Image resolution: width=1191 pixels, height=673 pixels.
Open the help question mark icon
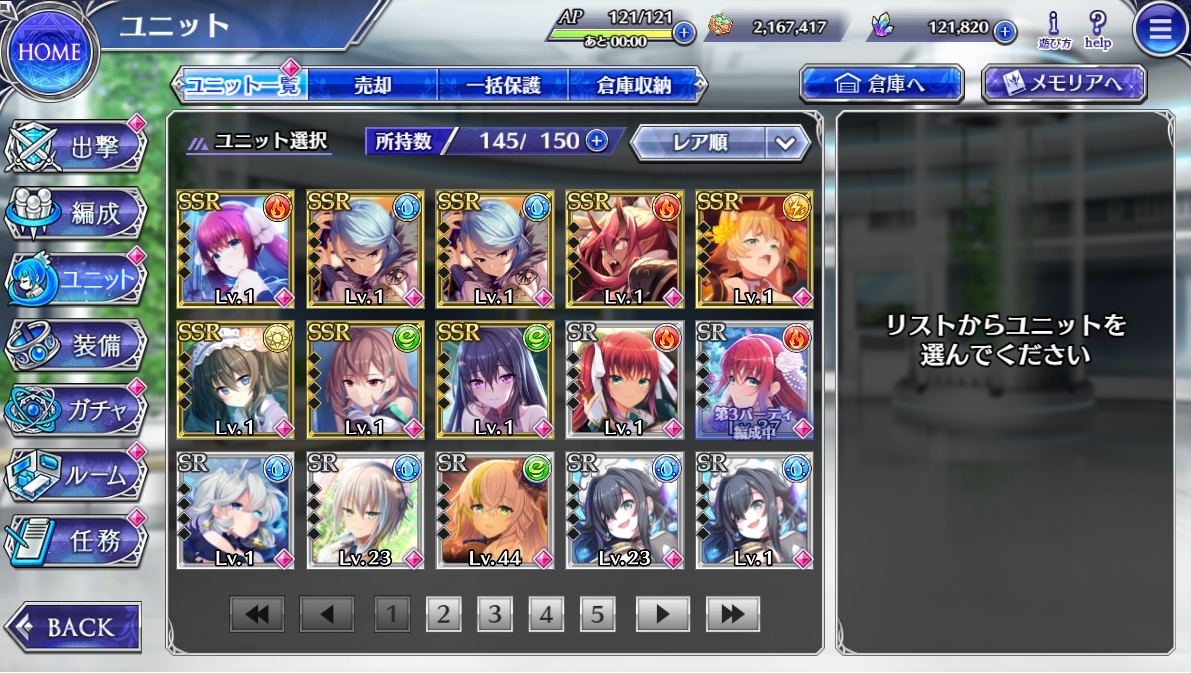(1097, 30)
